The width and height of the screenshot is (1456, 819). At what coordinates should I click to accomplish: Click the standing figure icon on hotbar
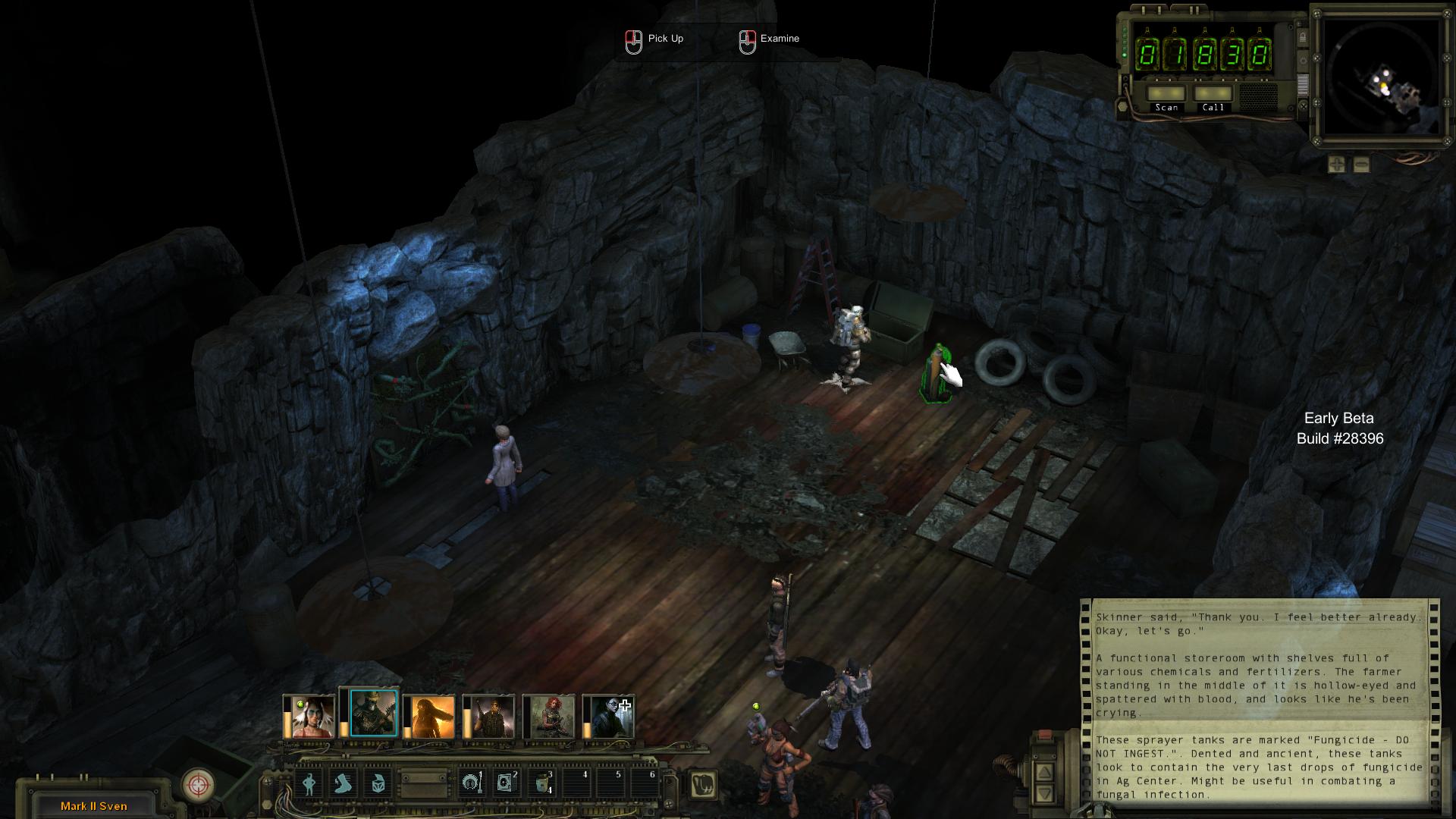pos(309,783)
